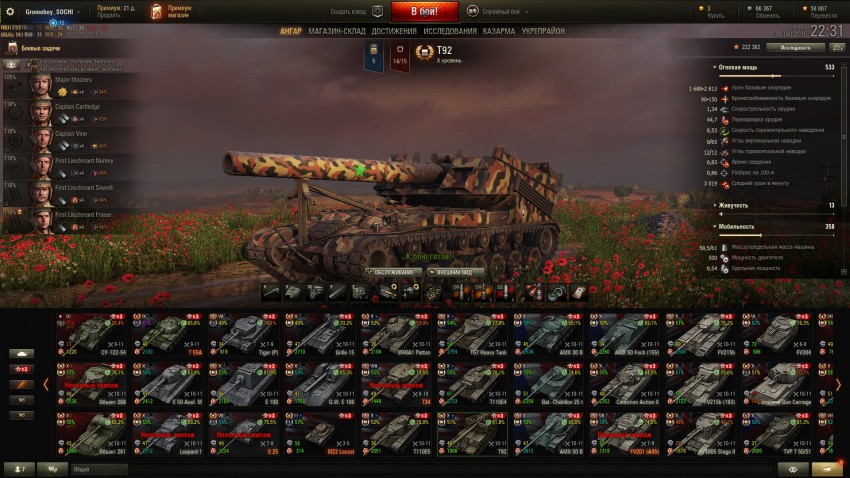Click the Исследовать research button

click(794, 47)
